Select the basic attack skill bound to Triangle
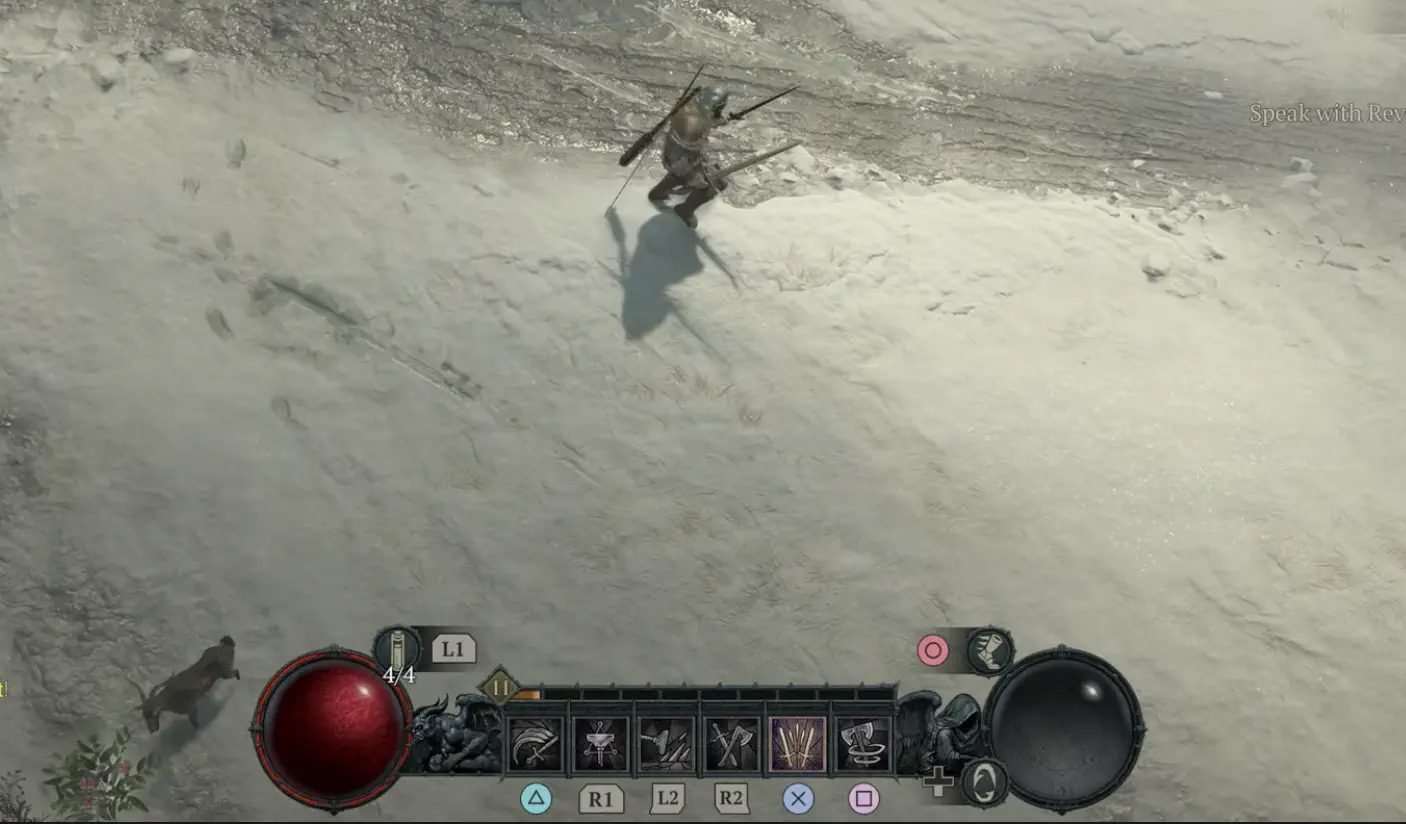 point(534,745)
